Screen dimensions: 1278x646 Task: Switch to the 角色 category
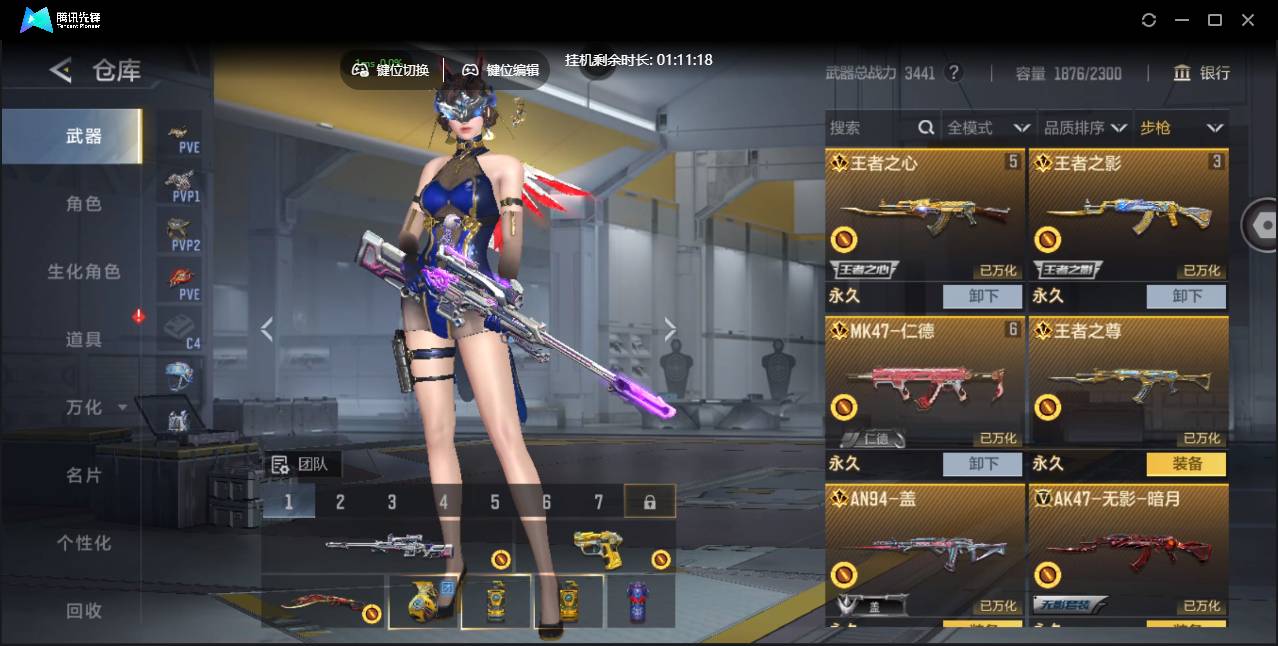pyautogui.click(x=84, y=204)
